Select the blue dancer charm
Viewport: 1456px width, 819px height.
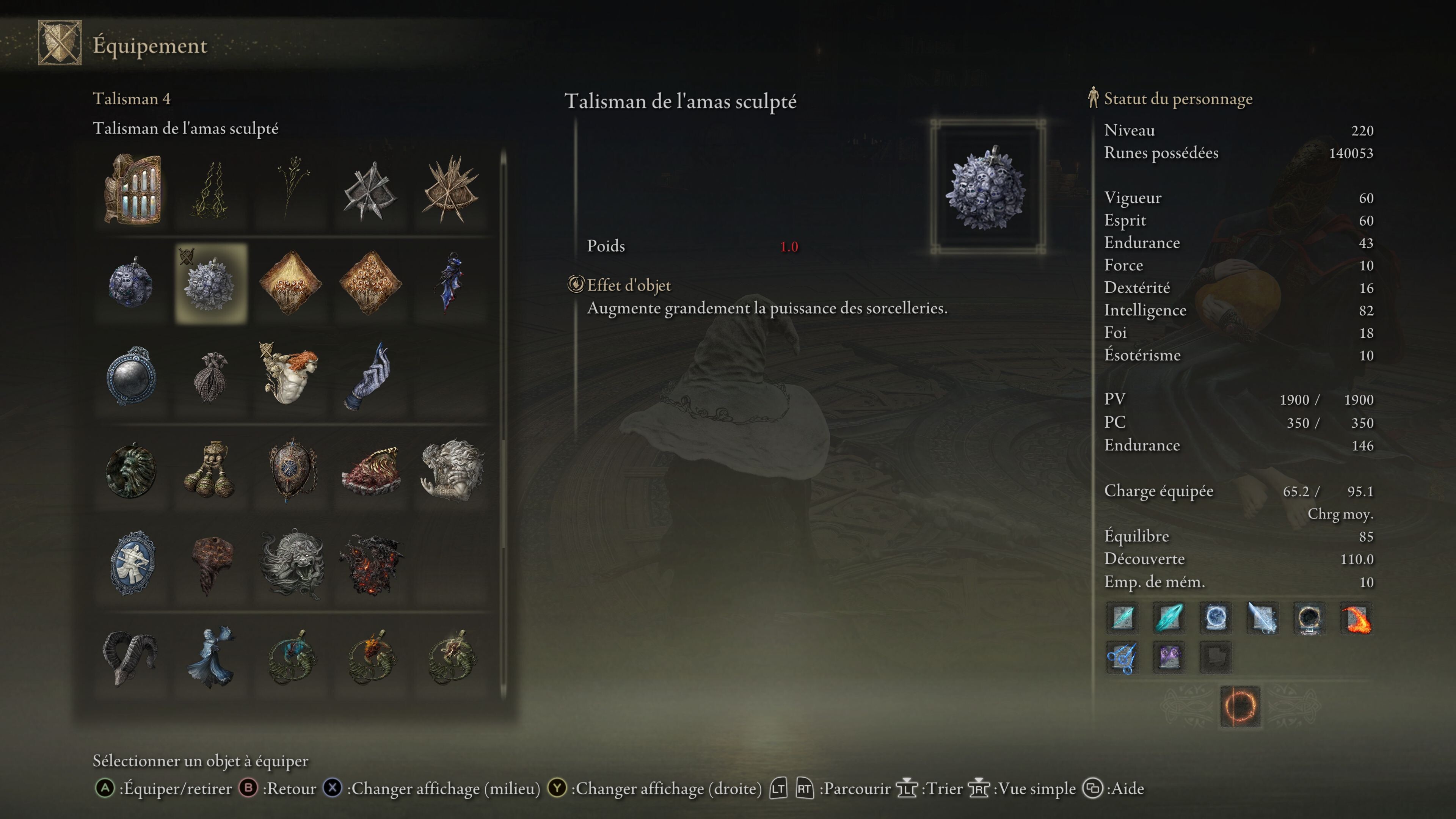click(x=211, y=657)
